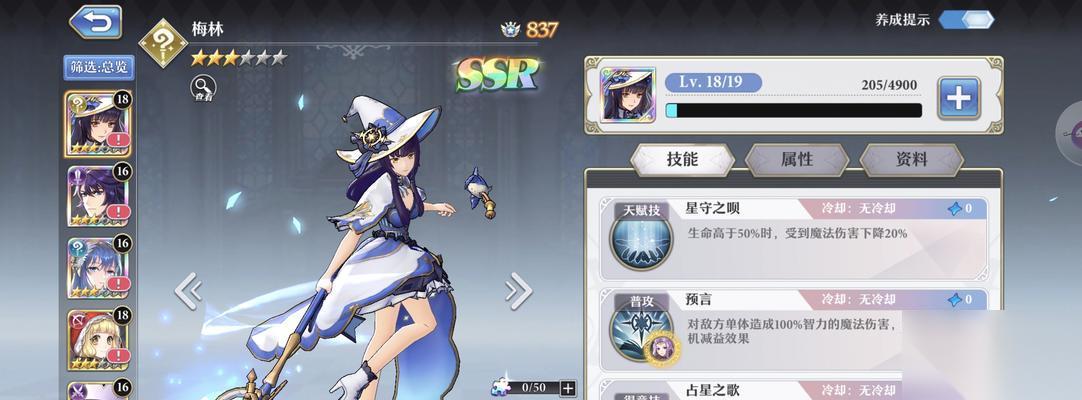Switch to the 资料 tab

(x=911, y=159)
